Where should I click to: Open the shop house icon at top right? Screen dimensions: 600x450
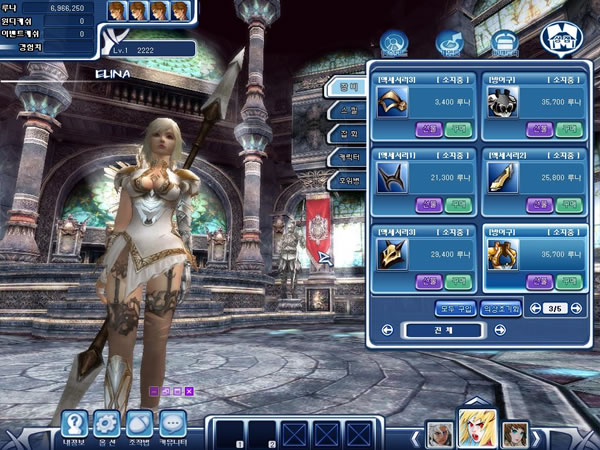coord(559,38)
